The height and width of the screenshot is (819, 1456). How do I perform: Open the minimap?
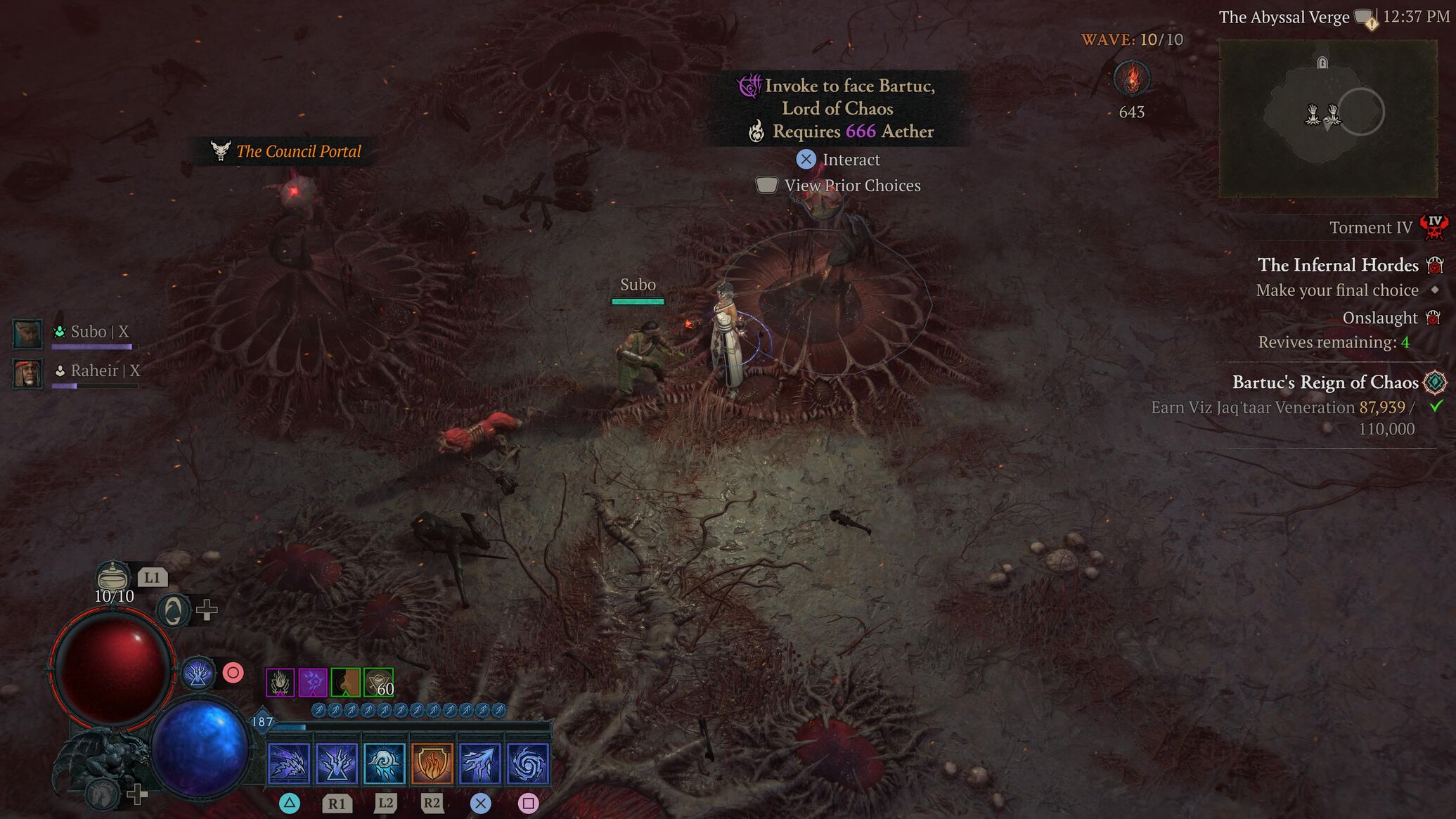1327,118
